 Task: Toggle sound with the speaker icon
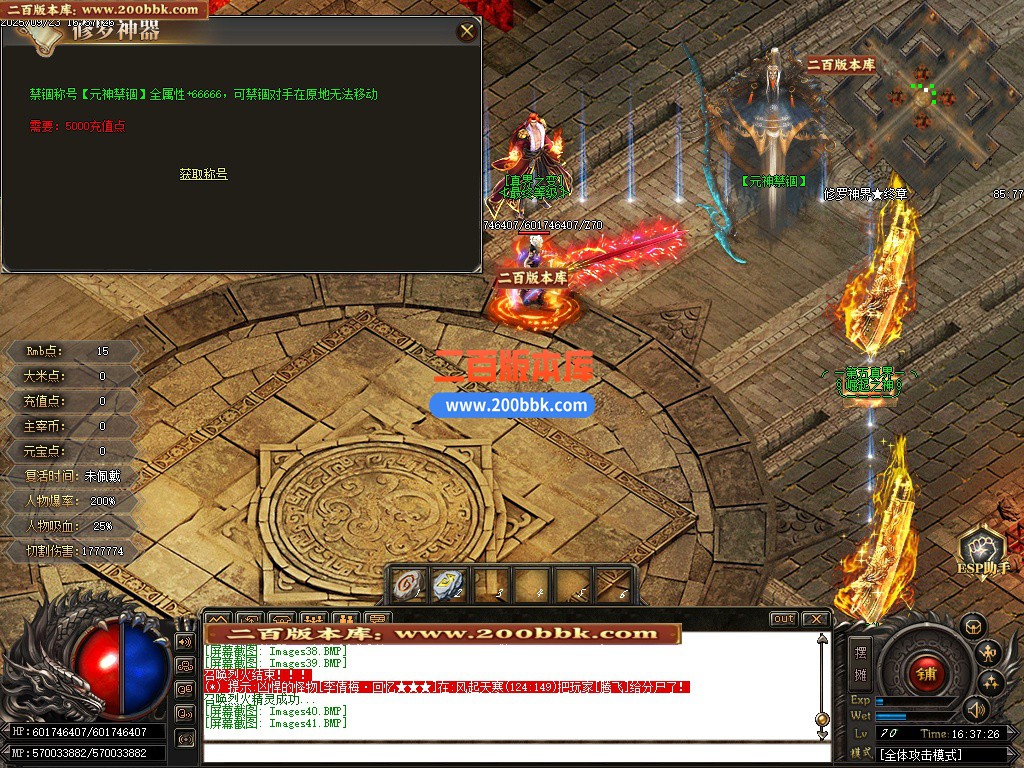(x=975, y=709)
